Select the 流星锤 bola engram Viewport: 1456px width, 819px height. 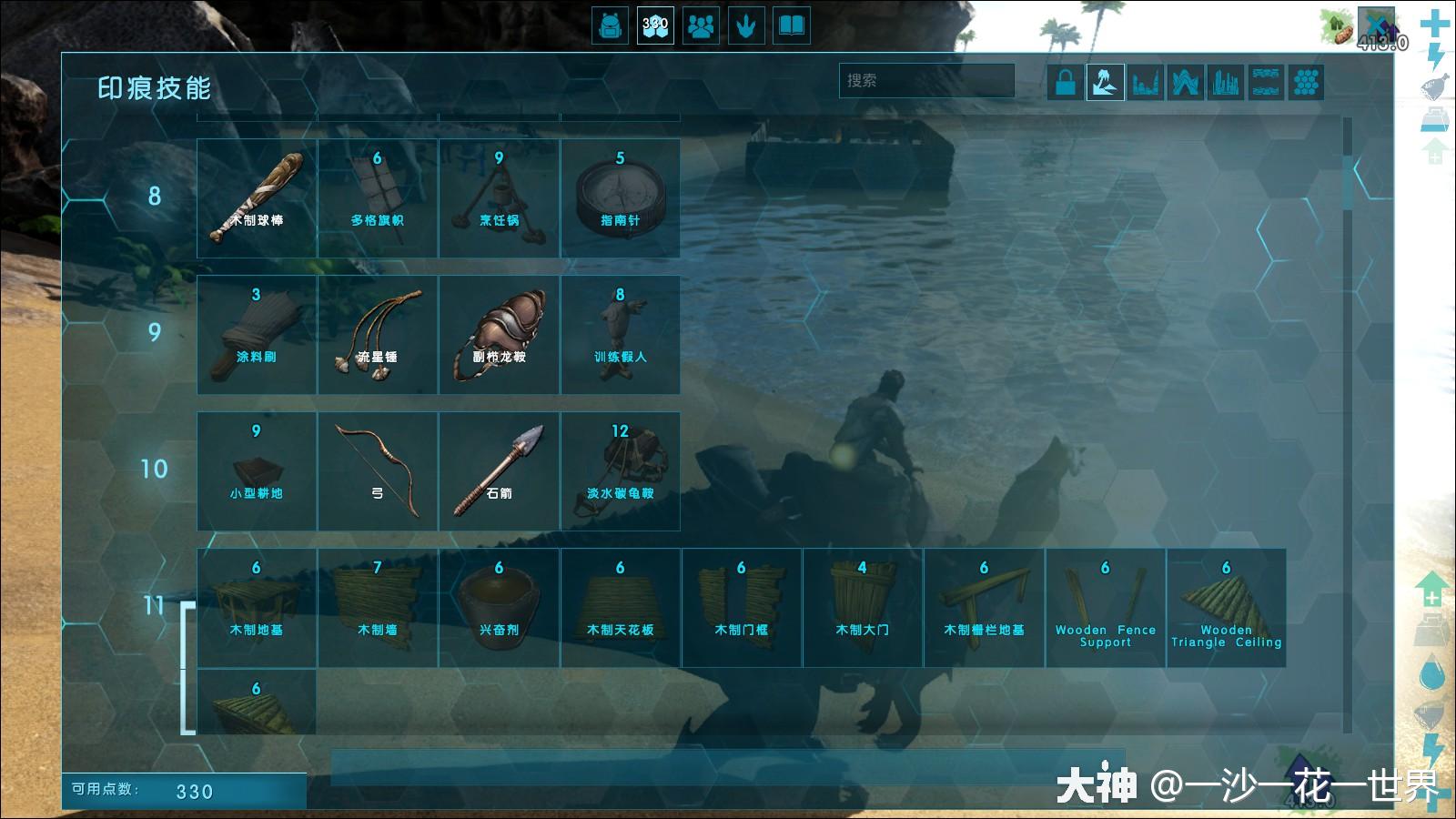pyautogui.click(x=378, y=335)
